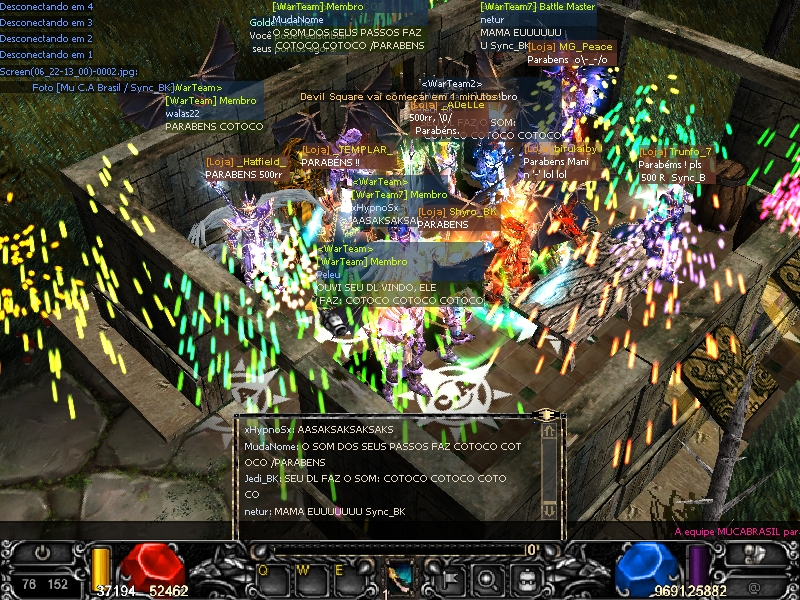800x600 pixels.
Task: Click the chat window resize handle
Action: click(x=545, y=413)
